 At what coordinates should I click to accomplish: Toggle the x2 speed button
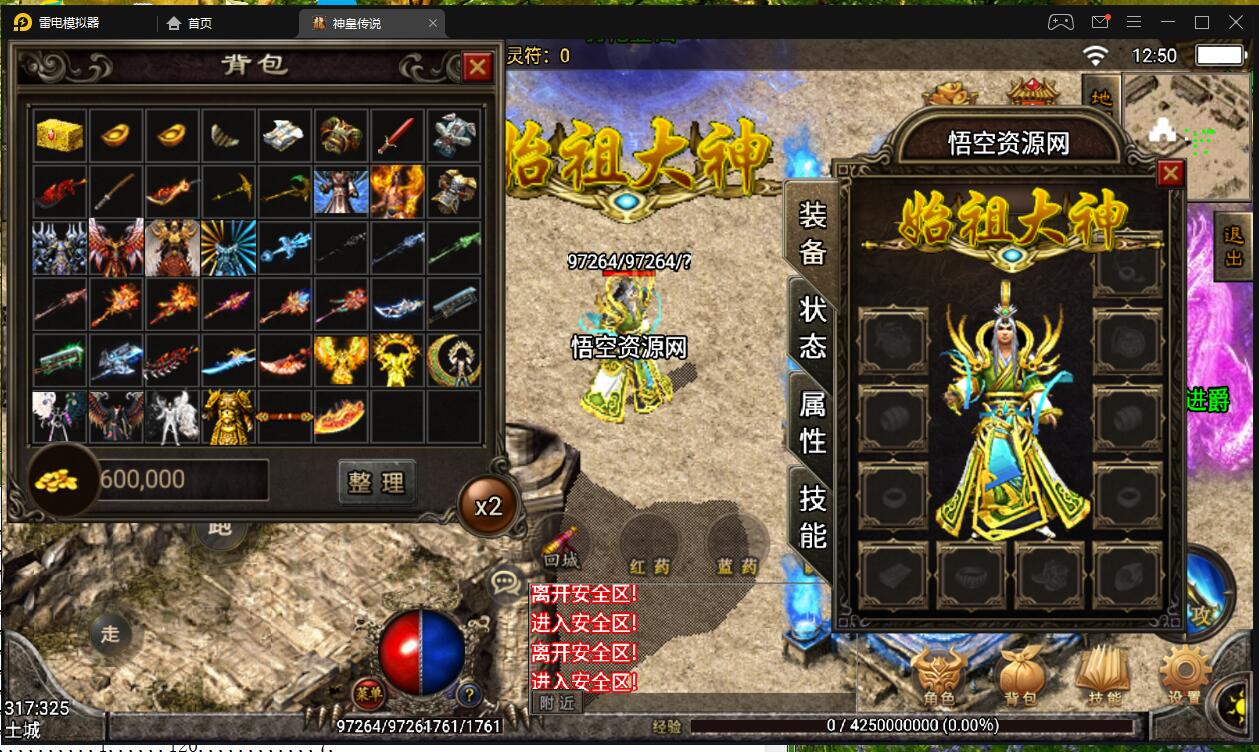coord(487,505)
